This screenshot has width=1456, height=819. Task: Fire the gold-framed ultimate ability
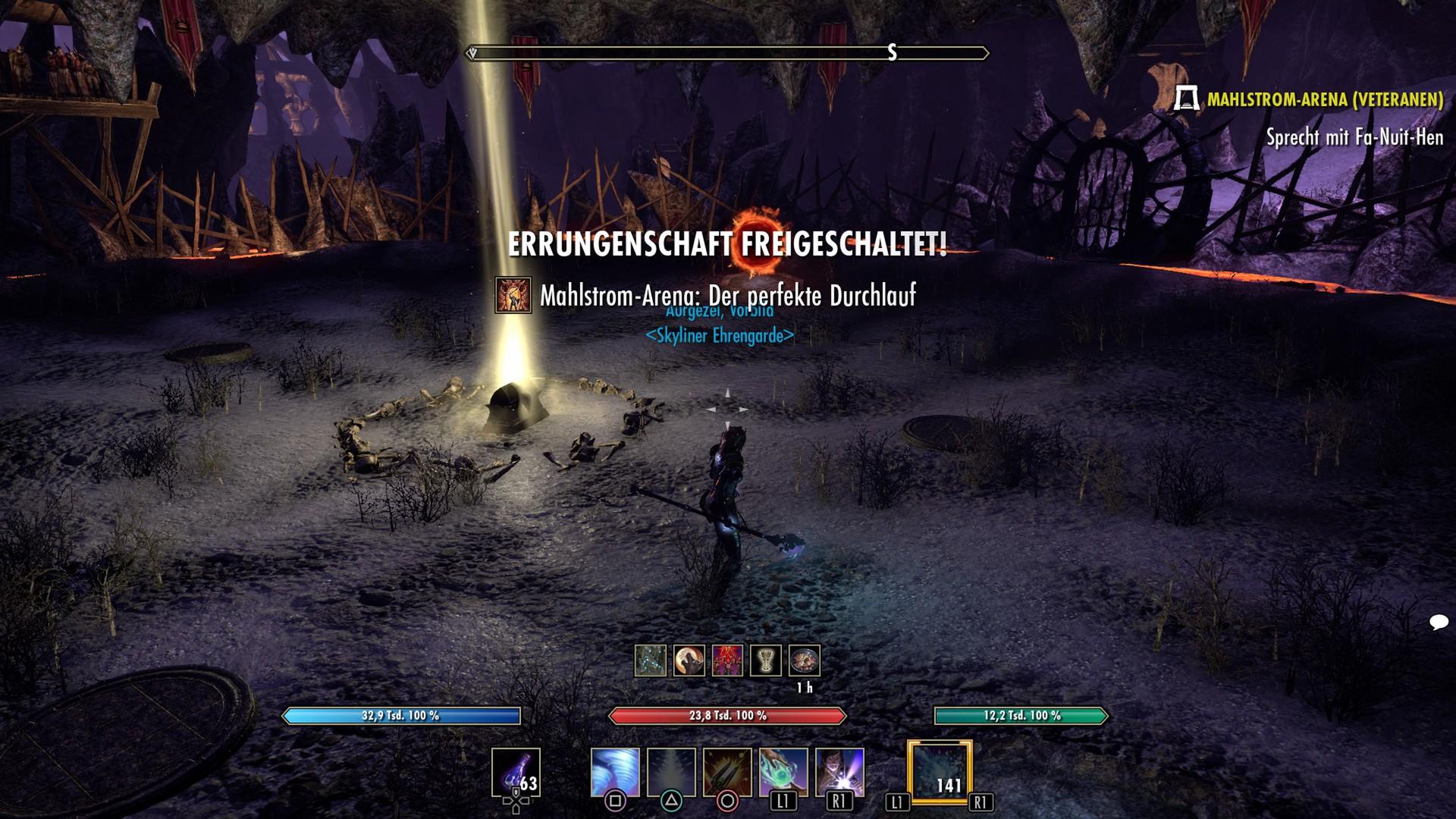(940, 772)
